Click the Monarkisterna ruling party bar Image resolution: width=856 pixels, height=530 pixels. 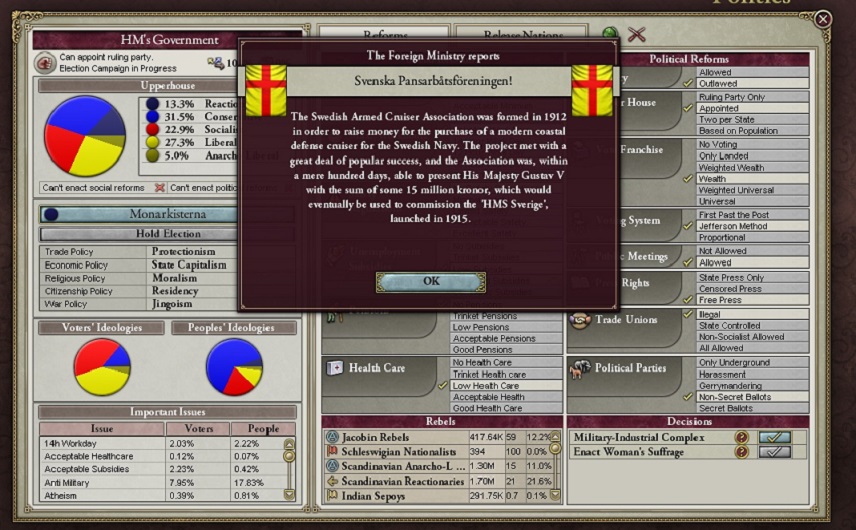(166, 214)
